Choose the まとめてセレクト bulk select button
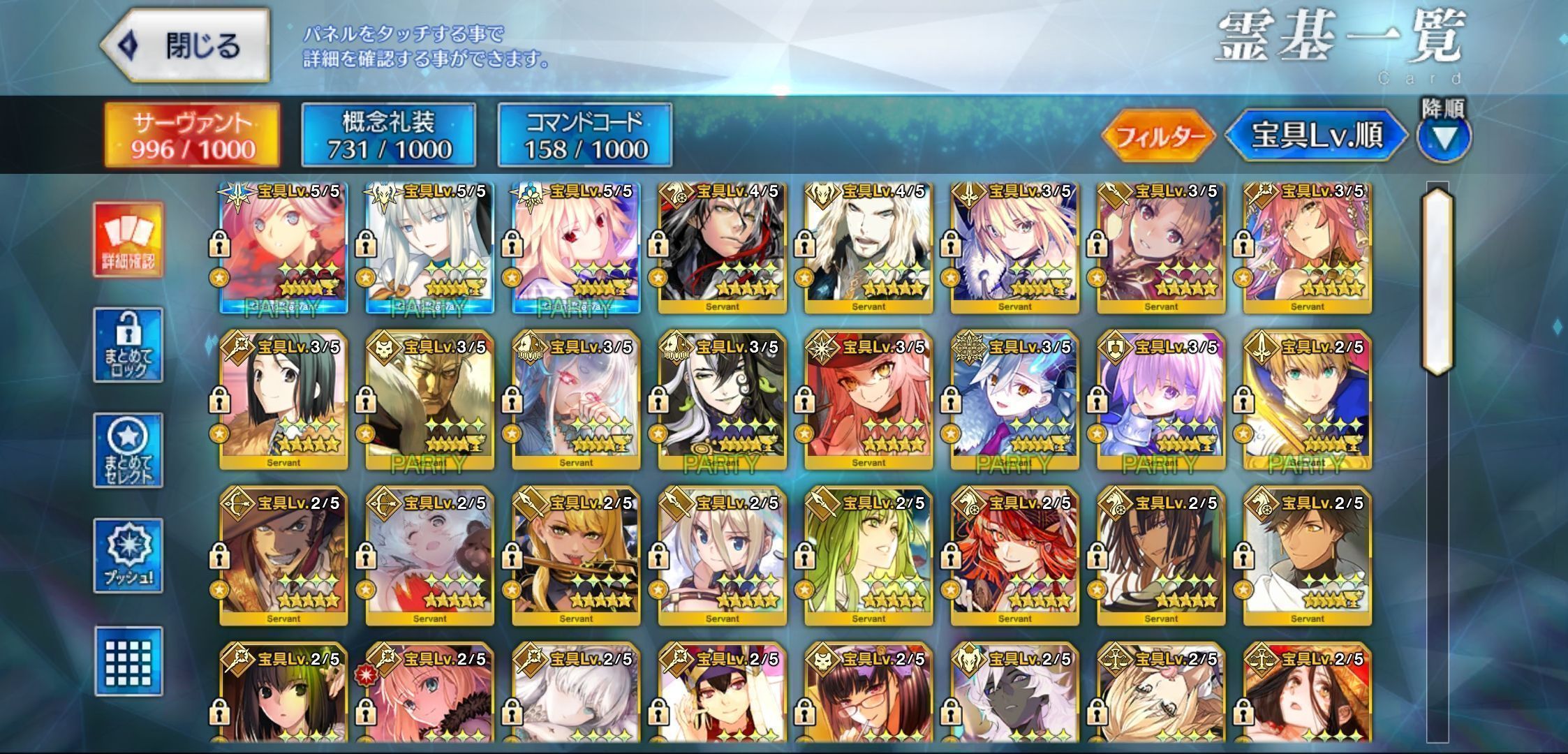This screenshot has width=1568, height=754. [x=128, y=450]
